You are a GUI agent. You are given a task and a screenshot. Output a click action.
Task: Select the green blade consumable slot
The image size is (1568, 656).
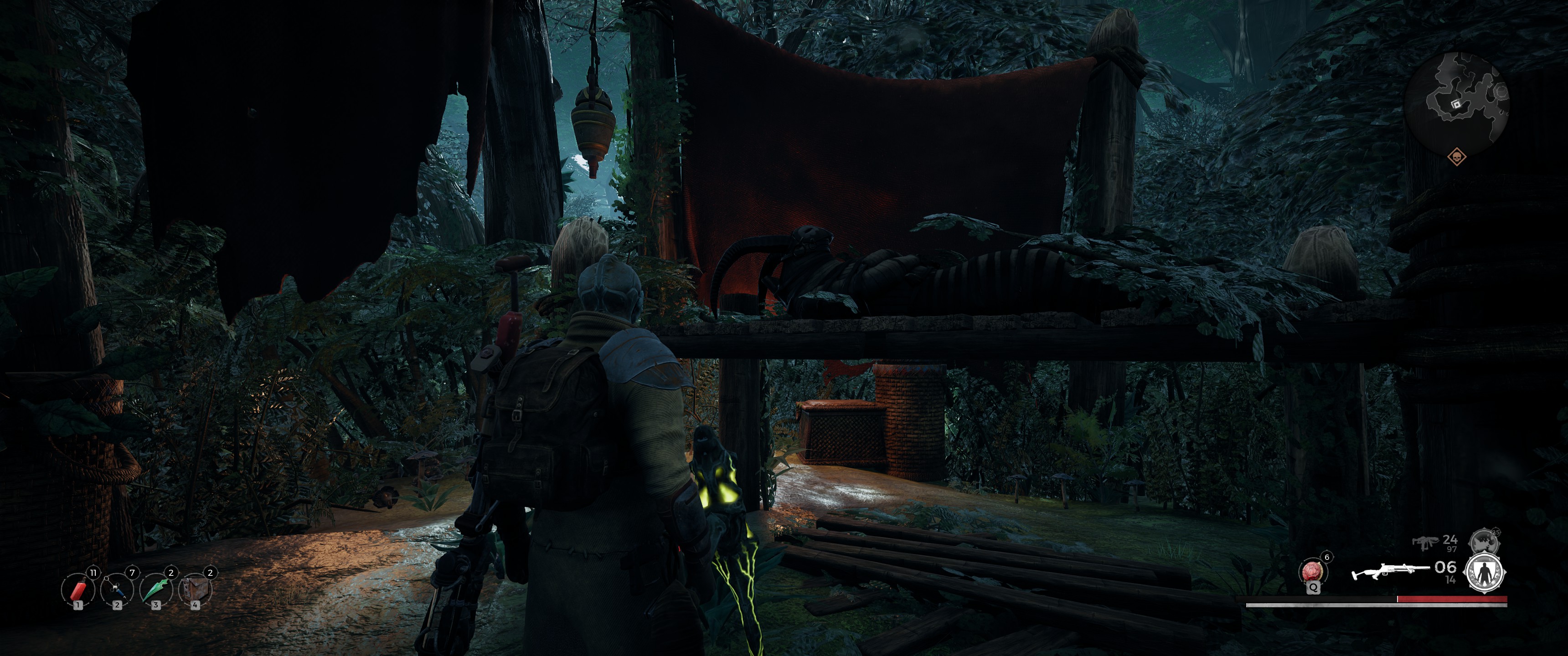coord(156,589)
